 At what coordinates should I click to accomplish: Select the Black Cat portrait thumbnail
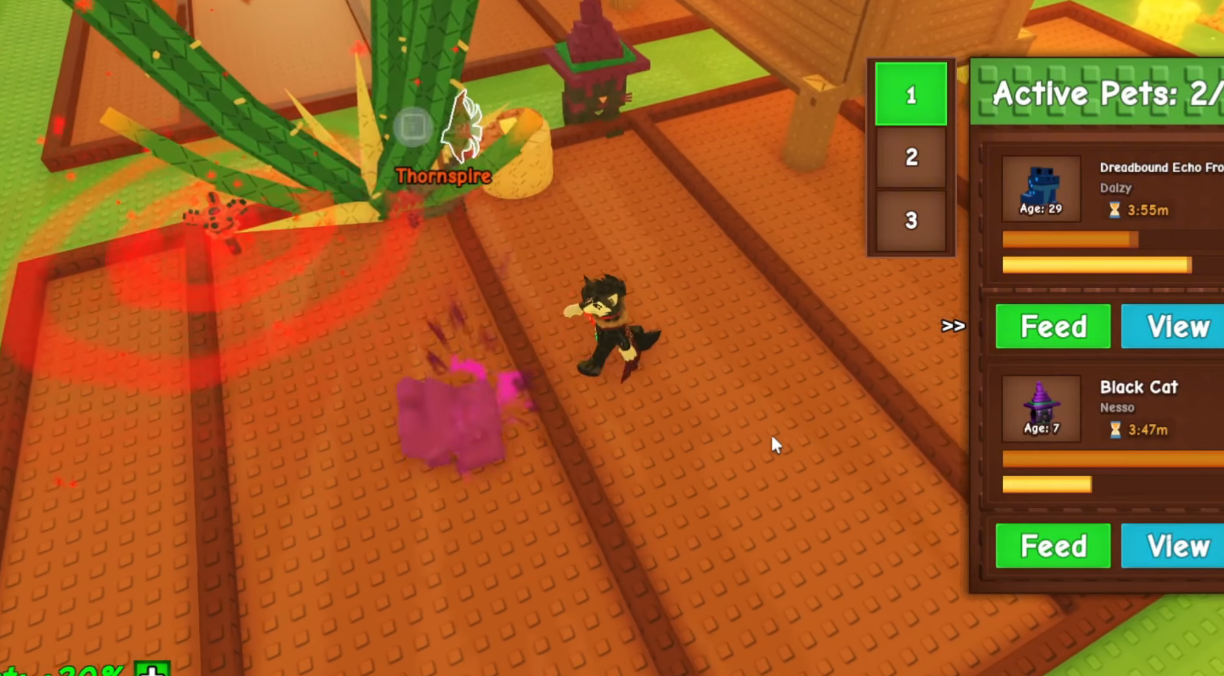[1041, 408]
